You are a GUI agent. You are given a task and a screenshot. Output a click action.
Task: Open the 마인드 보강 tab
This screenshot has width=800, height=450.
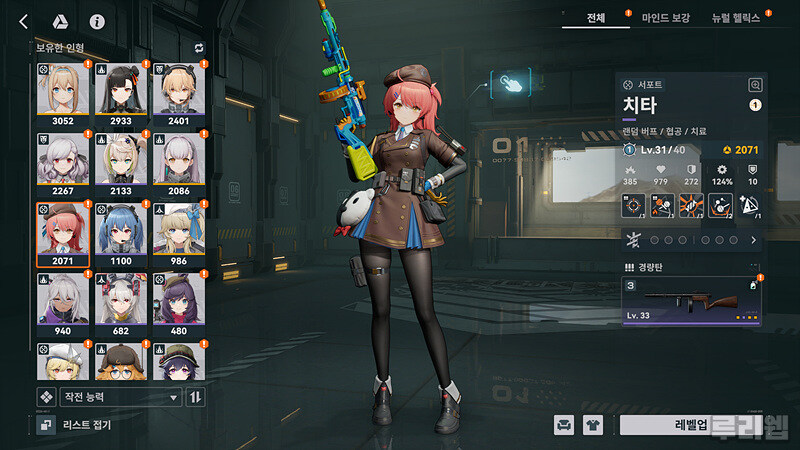[x=666, y=17]
